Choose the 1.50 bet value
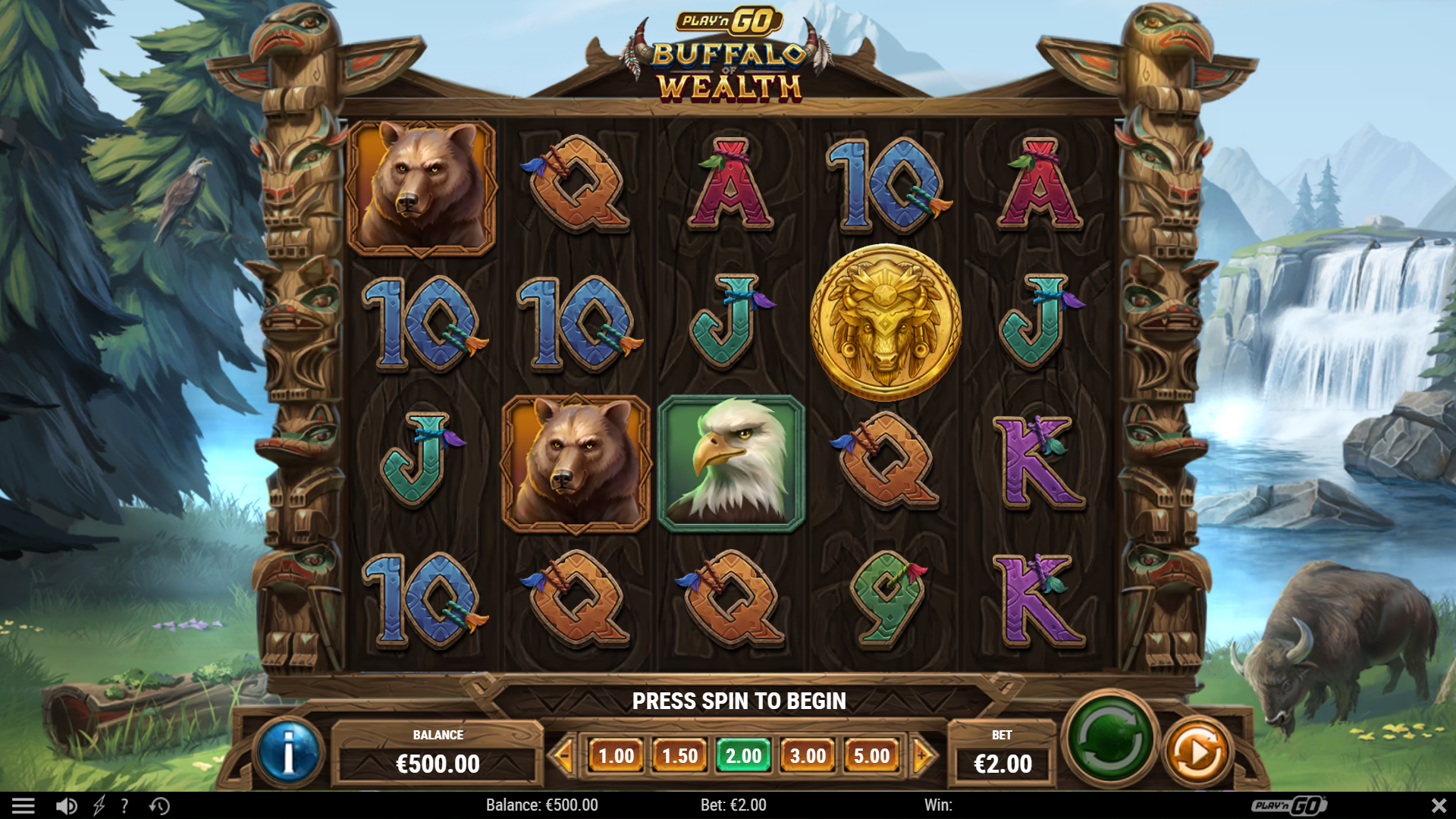1456x819 pixels. [679, 756]
